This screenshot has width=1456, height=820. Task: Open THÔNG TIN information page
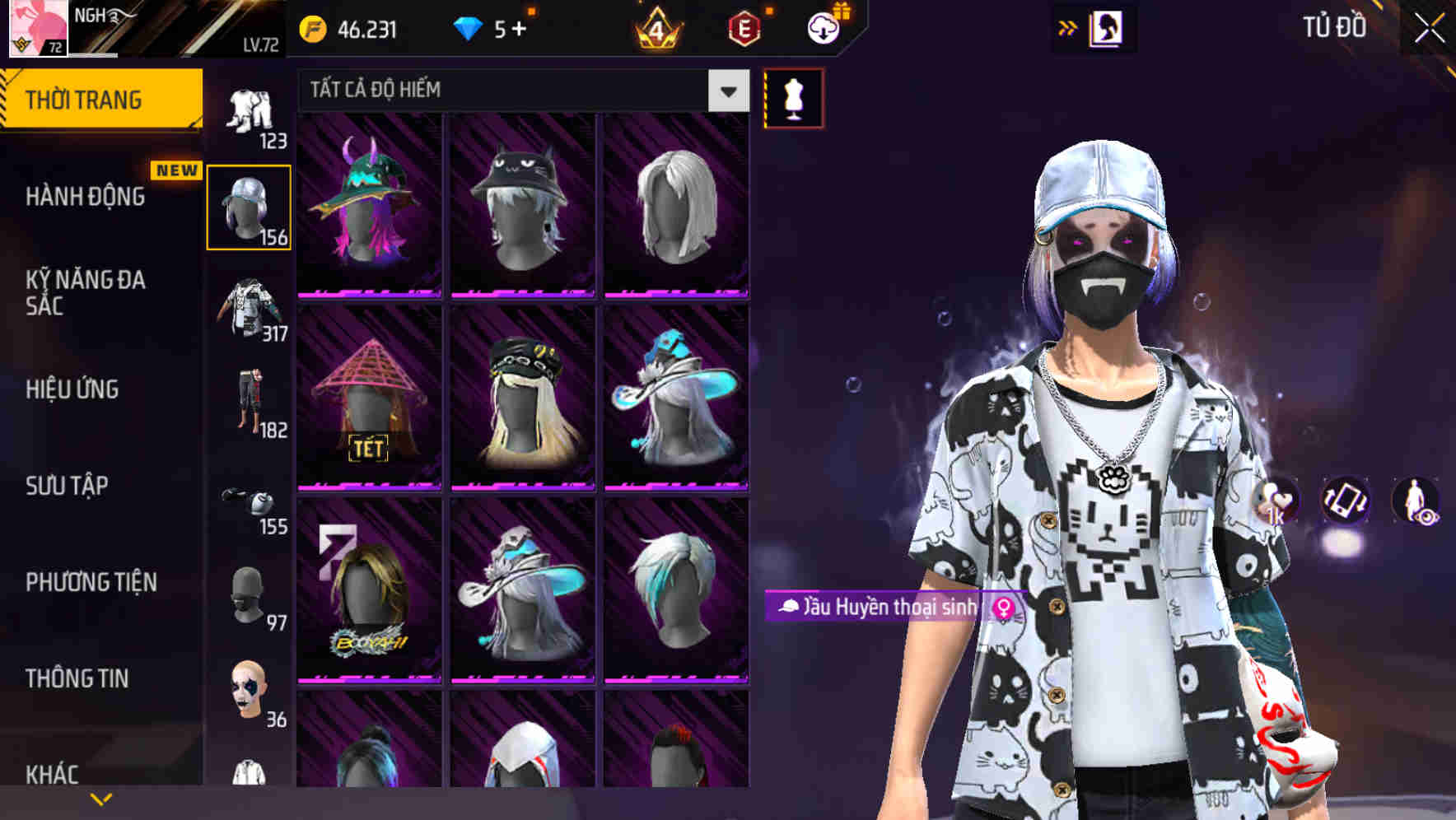coord(76,678)
